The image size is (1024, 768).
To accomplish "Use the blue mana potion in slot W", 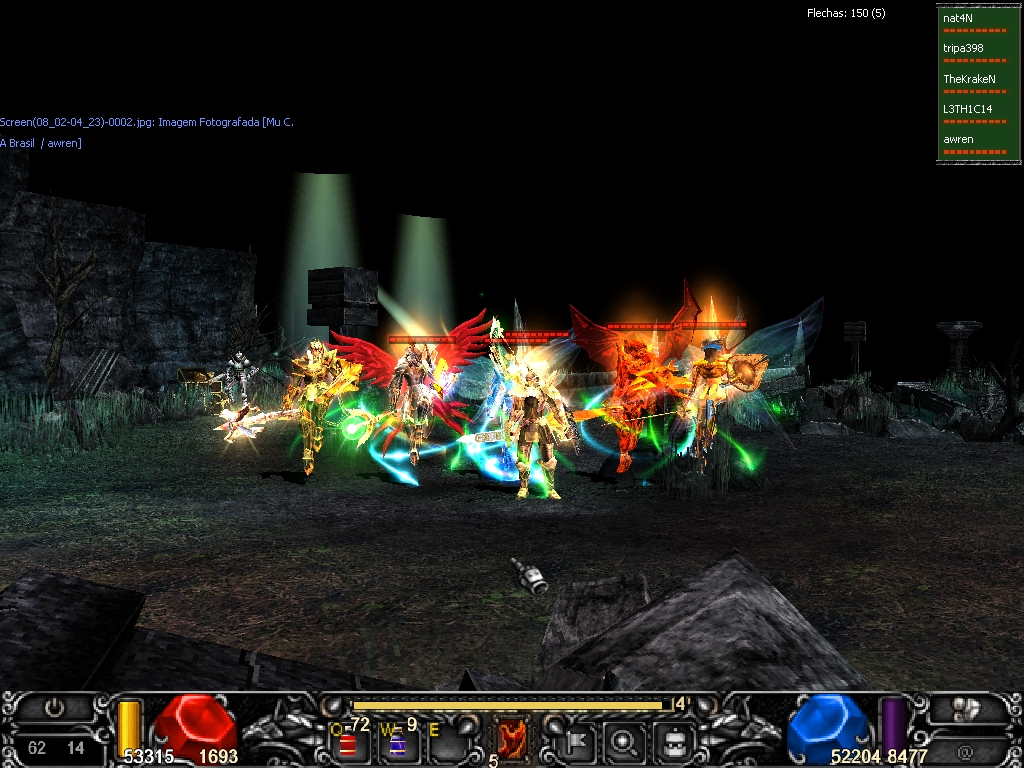I will click(397, 744).
